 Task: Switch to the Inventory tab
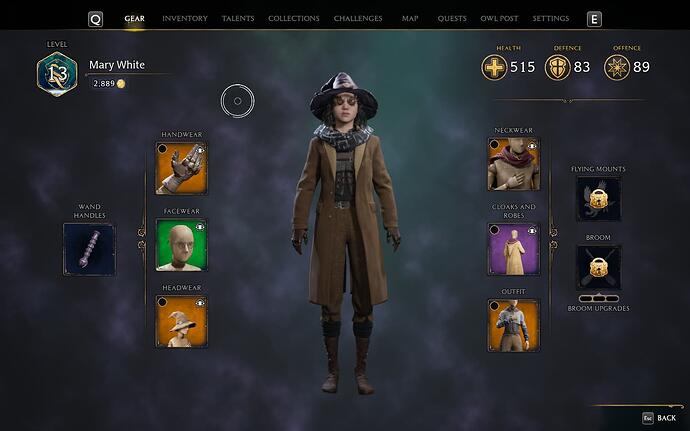click(185, 19)
